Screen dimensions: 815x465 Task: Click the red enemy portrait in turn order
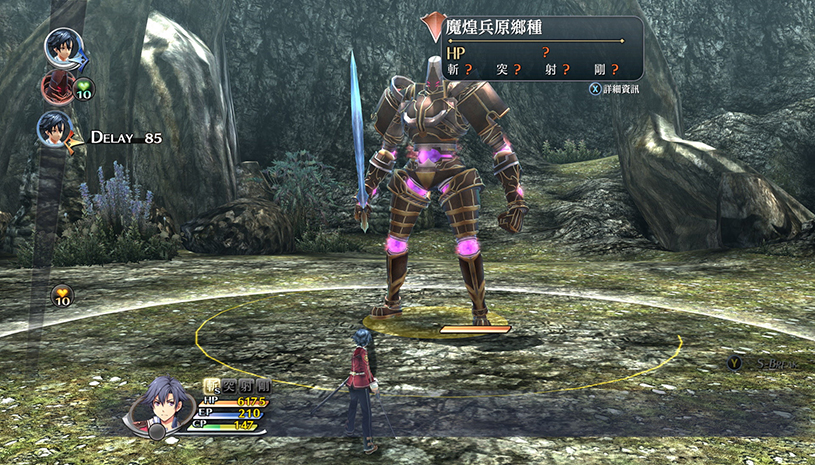tap(57, 87)
